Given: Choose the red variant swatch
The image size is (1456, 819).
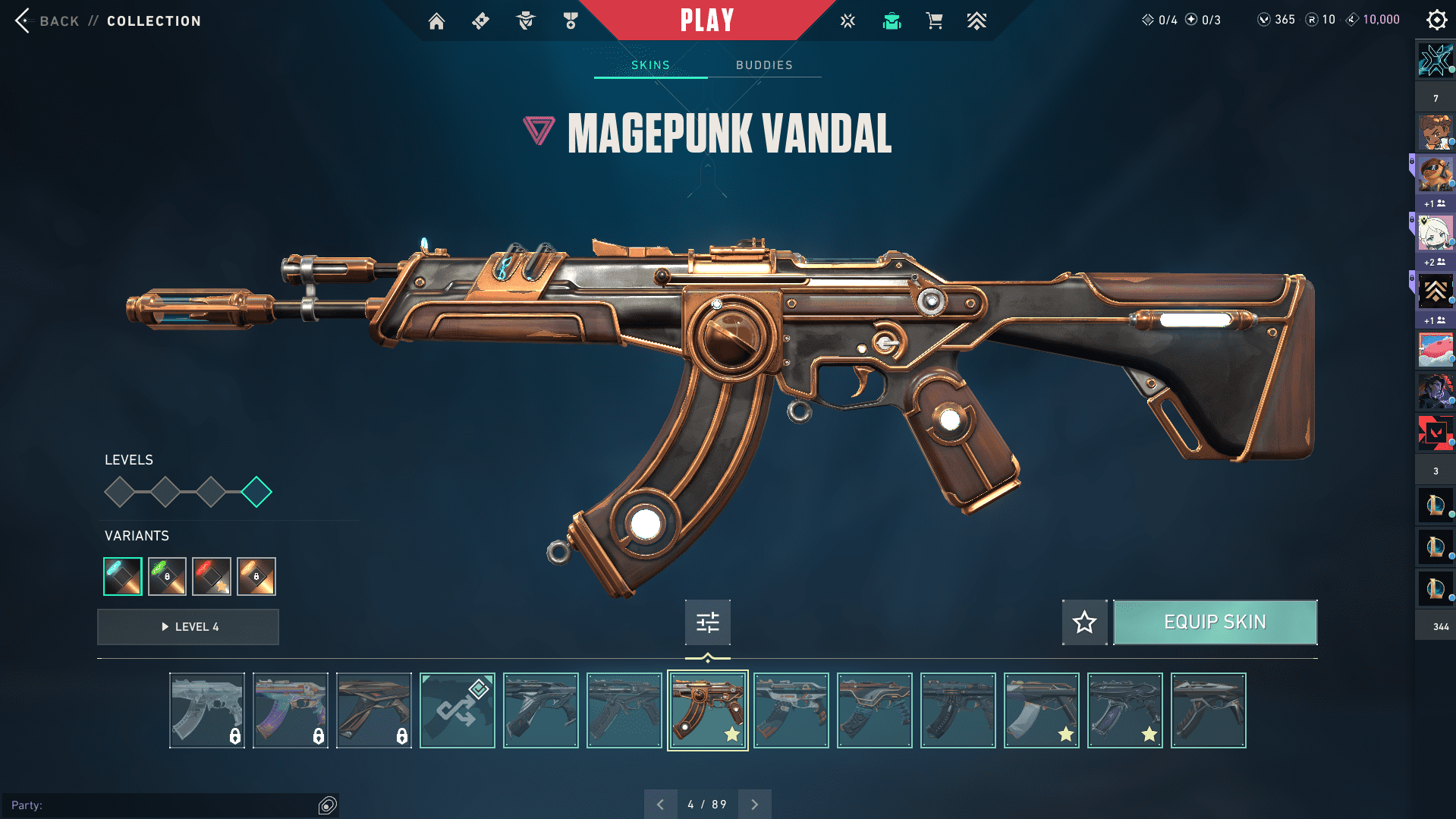Looking at the screenshot, I should 212,577.
